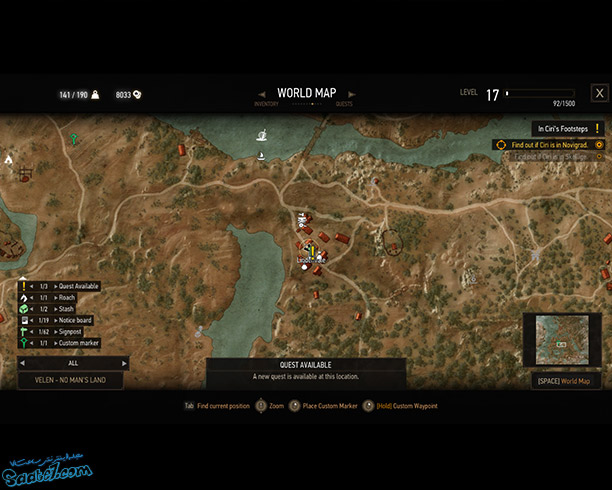The width and height of the screenshot is (612, 490).
Task: Close the world map with X
Action: point(599,93)
